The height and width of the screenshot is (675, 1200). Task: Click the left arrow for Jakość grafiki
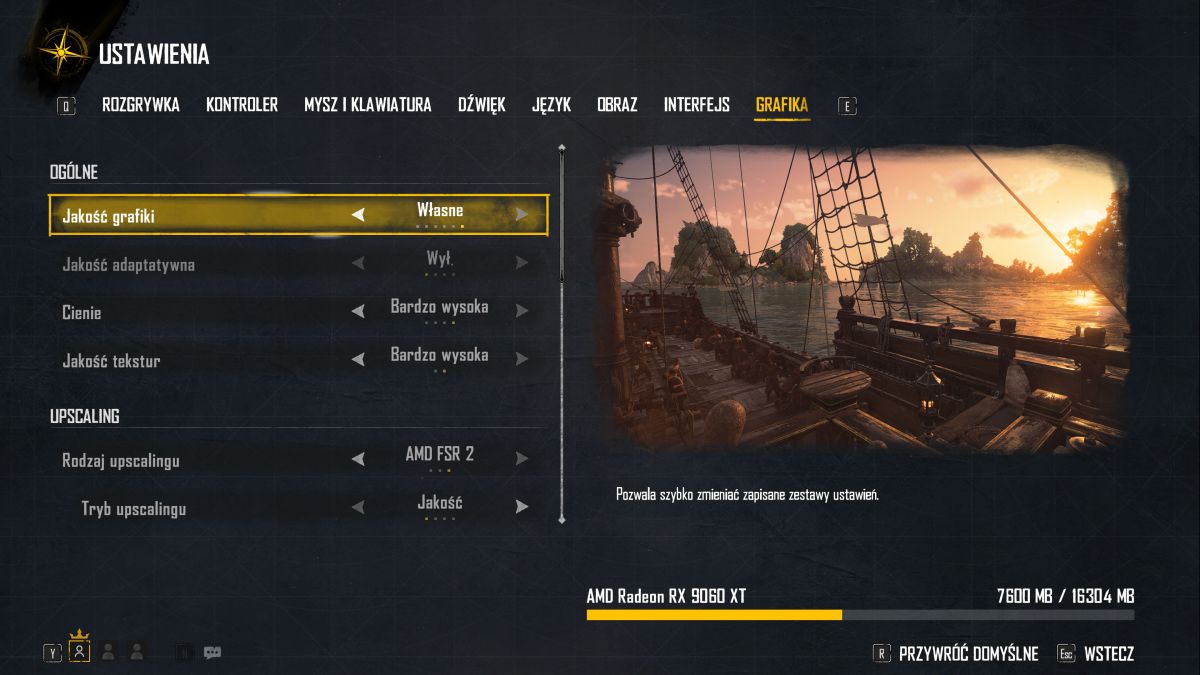point(358,214)
